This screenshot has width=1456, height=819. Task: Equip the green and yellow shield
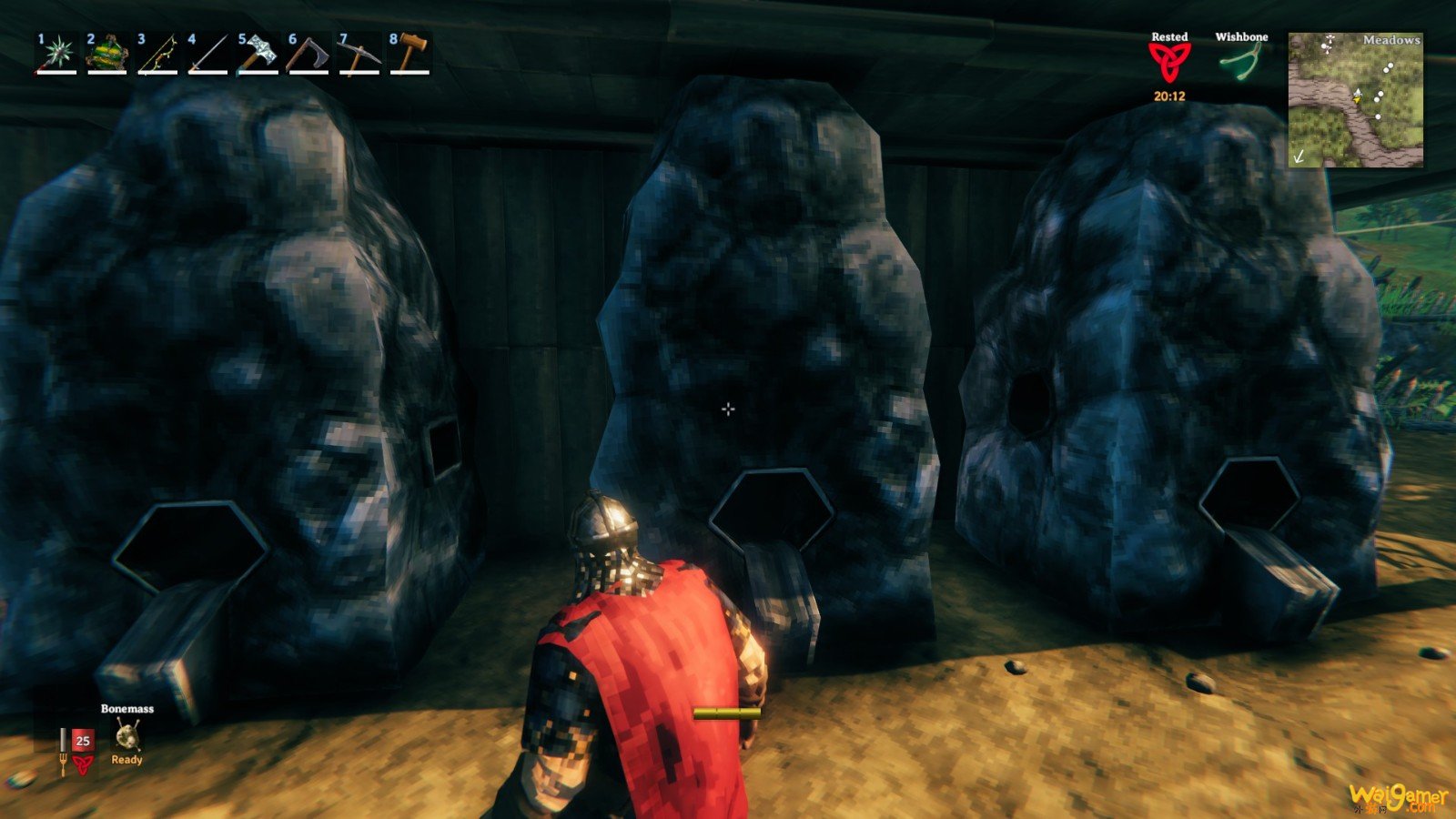[x=106, y=54]
